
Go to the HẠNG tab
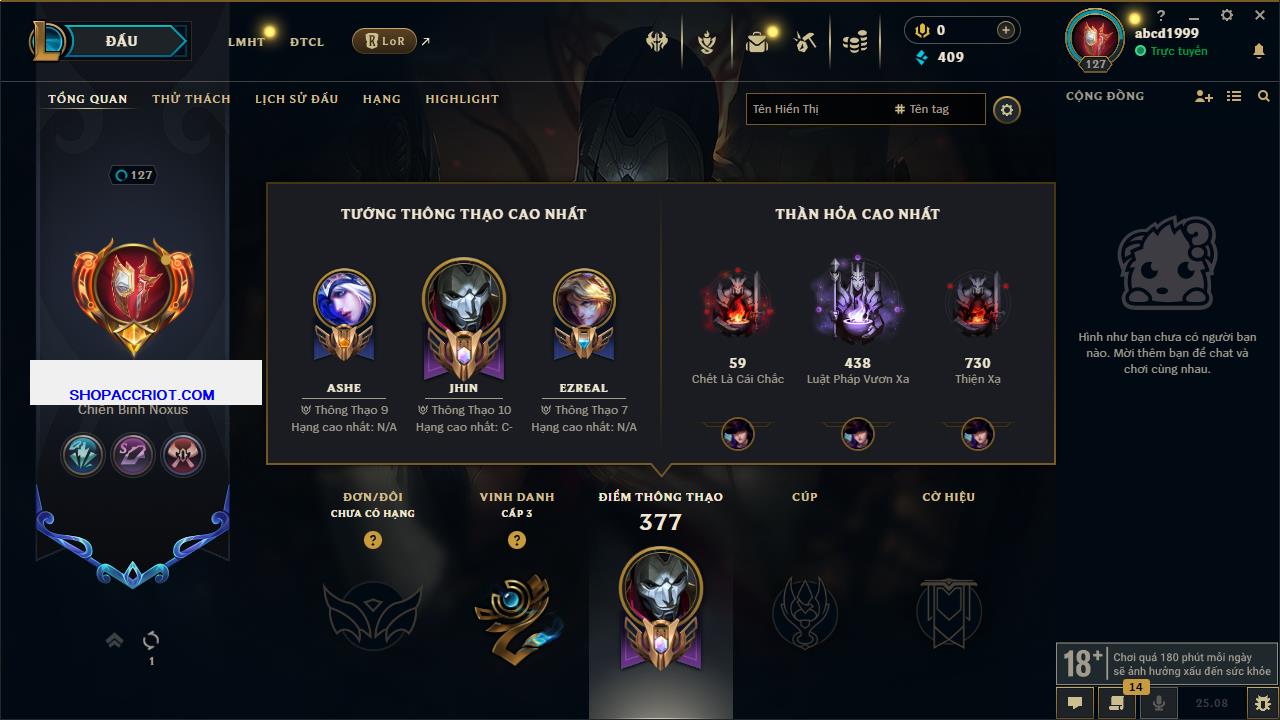(x=381, y=99)
